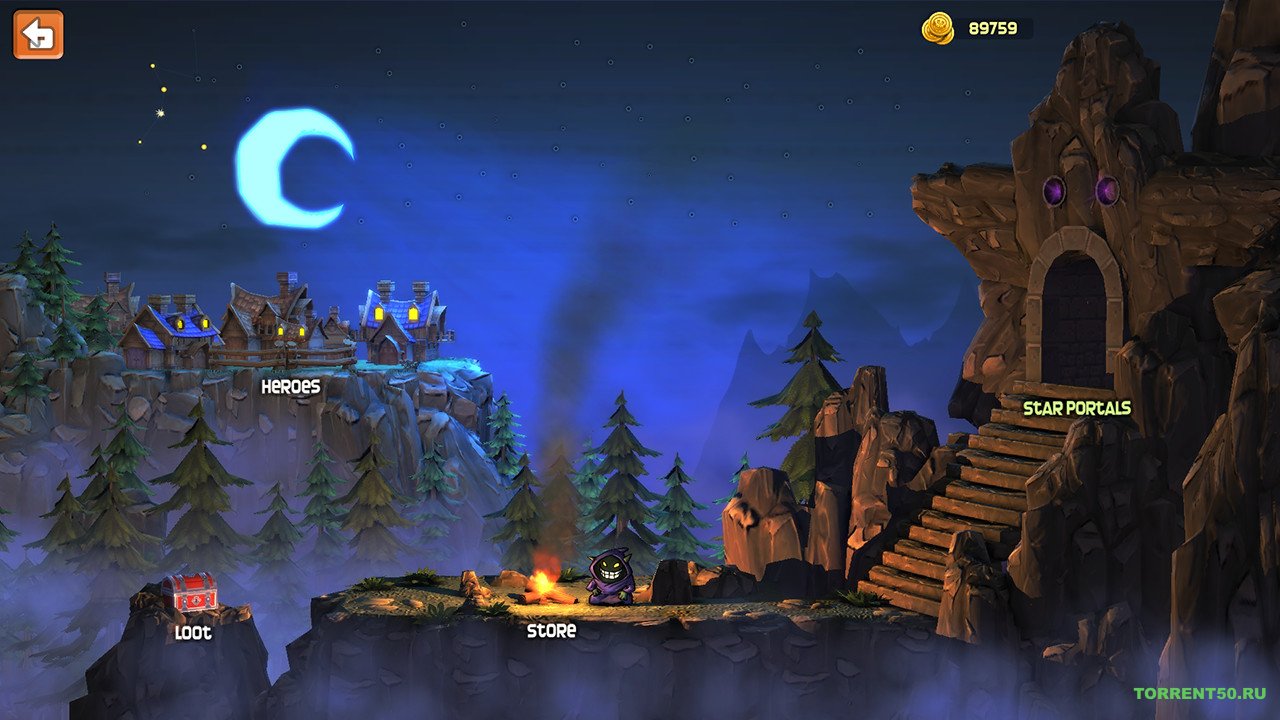Screen dimensions: 1280x720
Task: Open the Loot treasure chest
Action: click(189, 594)
